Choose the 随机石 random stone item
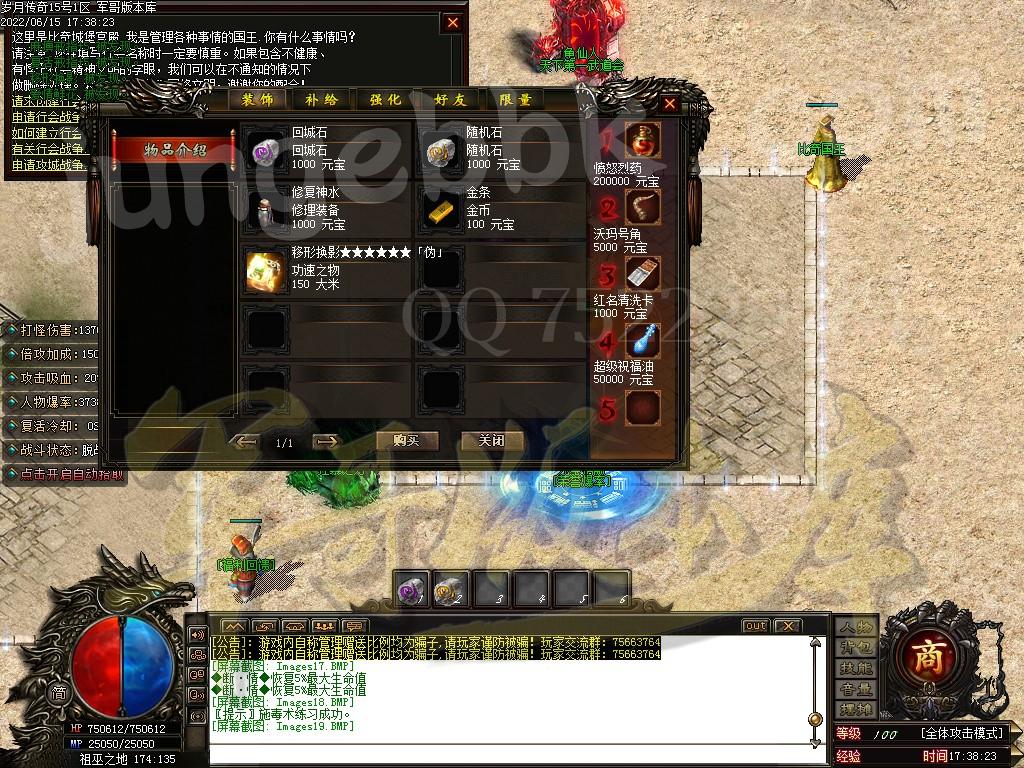Screen dimensions: 1024x768 [x=441, y=149]
